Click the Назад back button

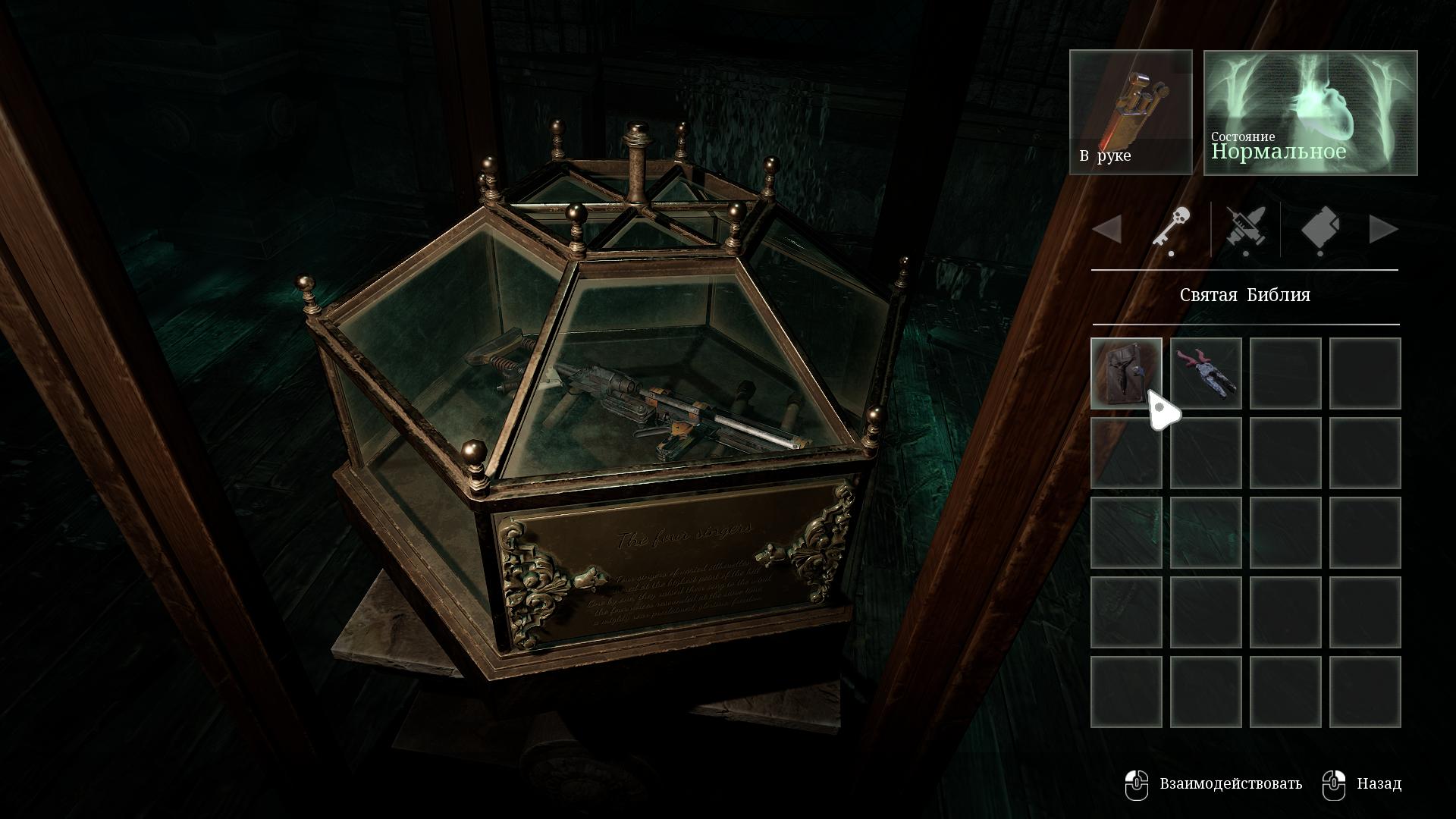1363,784
